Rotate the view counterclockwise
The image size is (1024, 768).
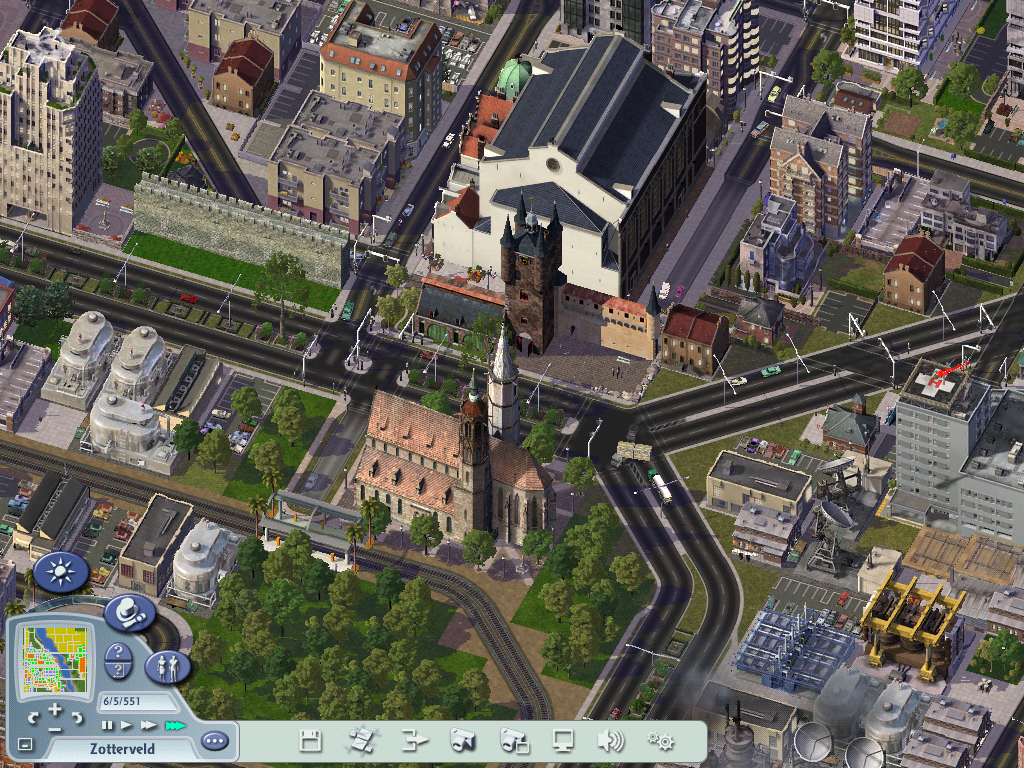point(34,717)
